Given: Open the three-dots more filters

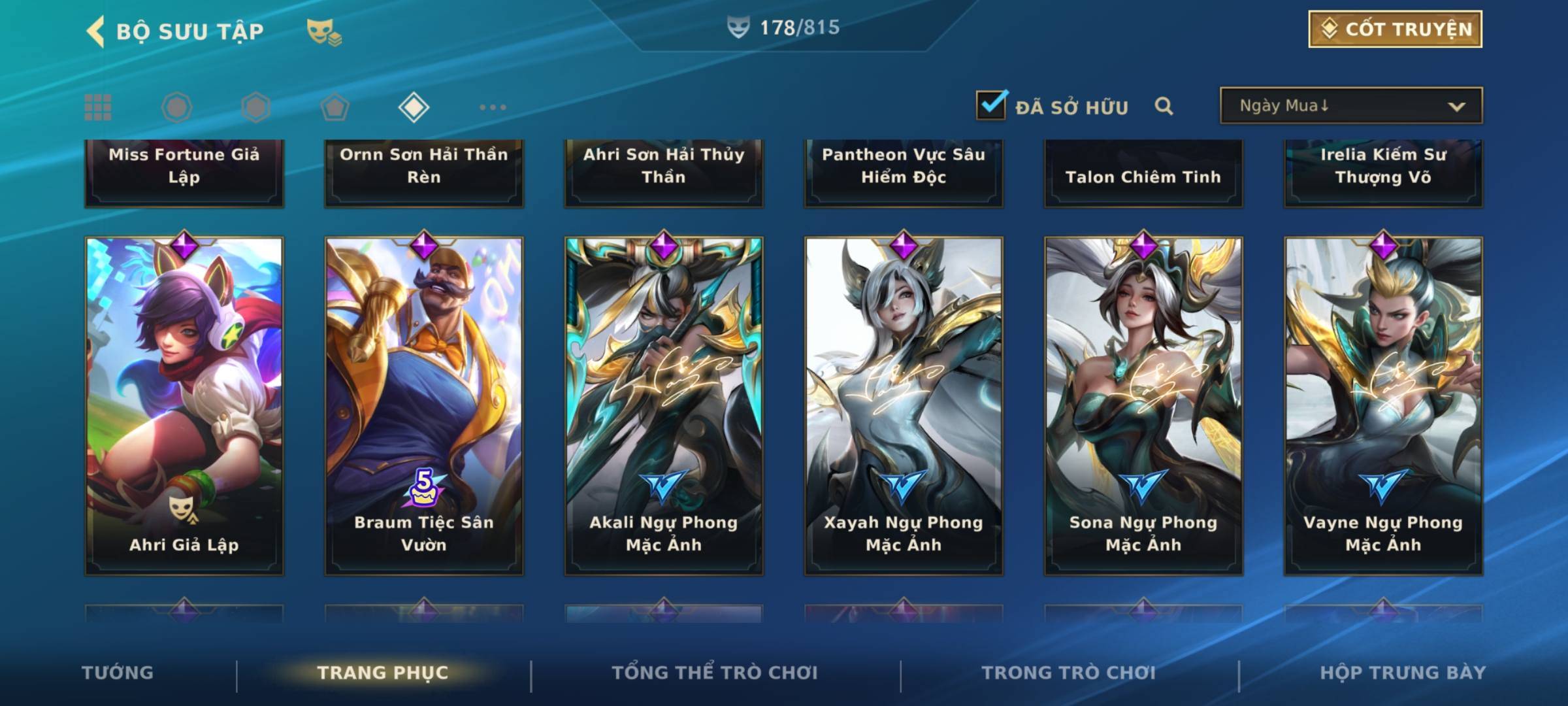Looking at the screenshot, I should pos(493,107).
